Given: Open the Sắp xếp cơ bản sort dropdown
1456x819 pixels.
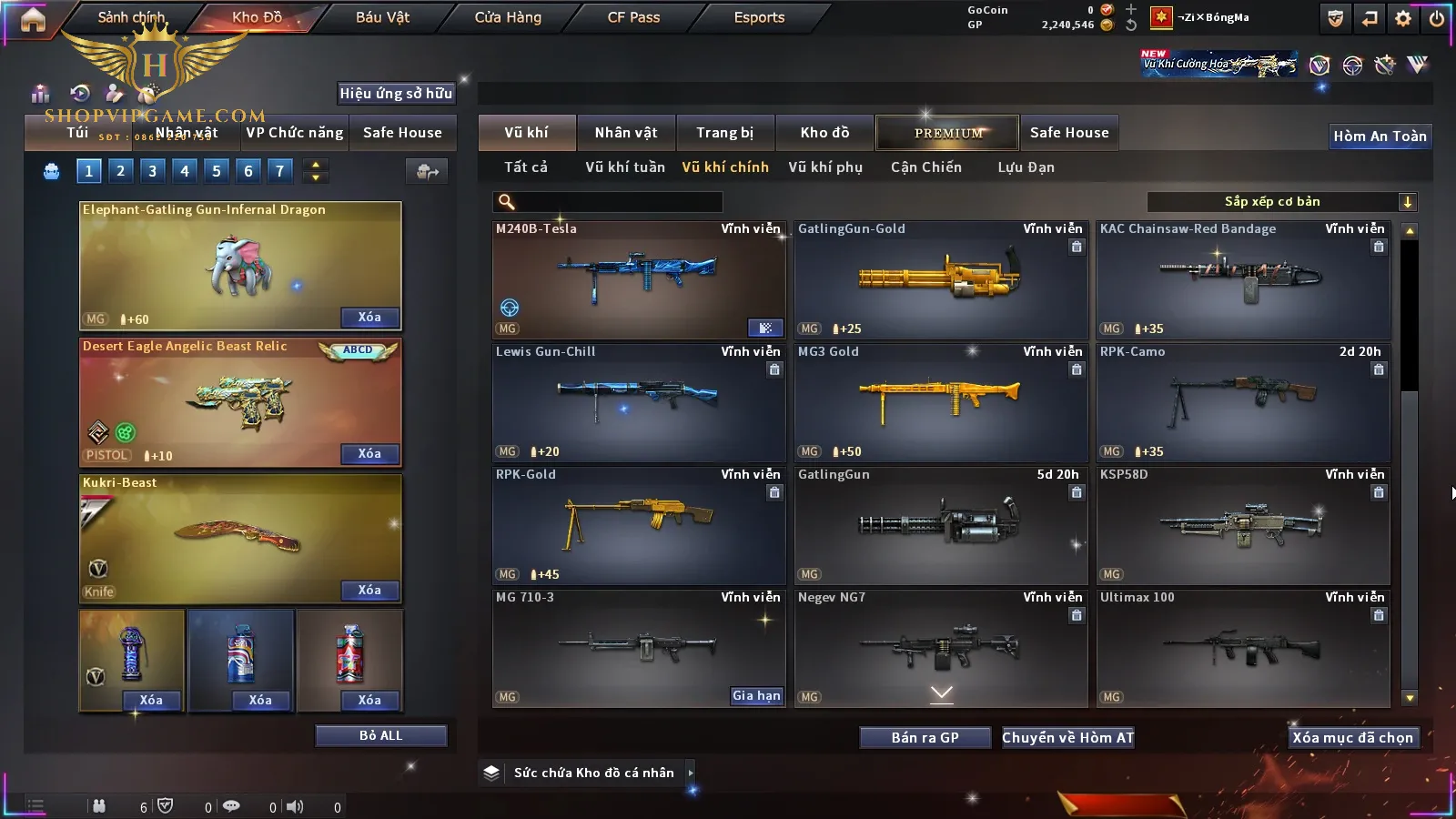Looking at the screenshot, I should [x=1281, y=202].
